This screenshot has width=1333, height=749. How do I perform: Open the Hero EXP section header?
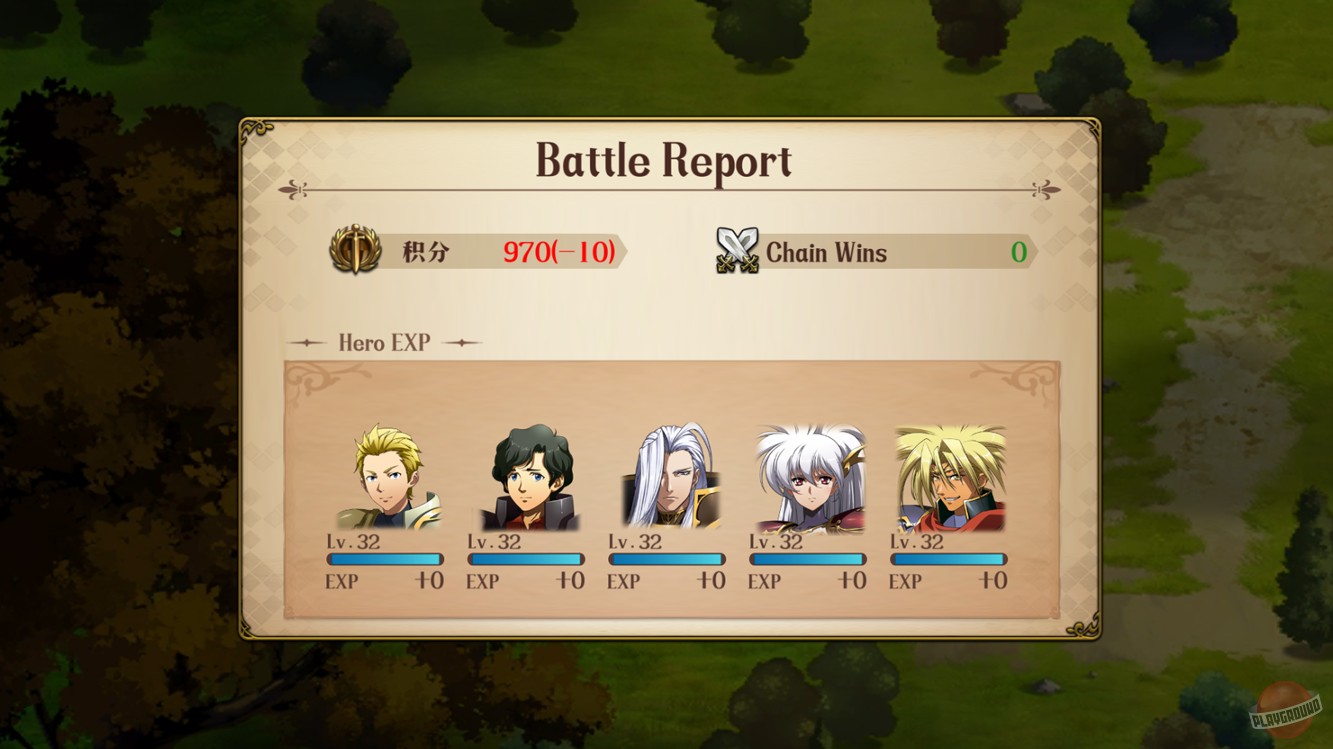click(385, 343)
